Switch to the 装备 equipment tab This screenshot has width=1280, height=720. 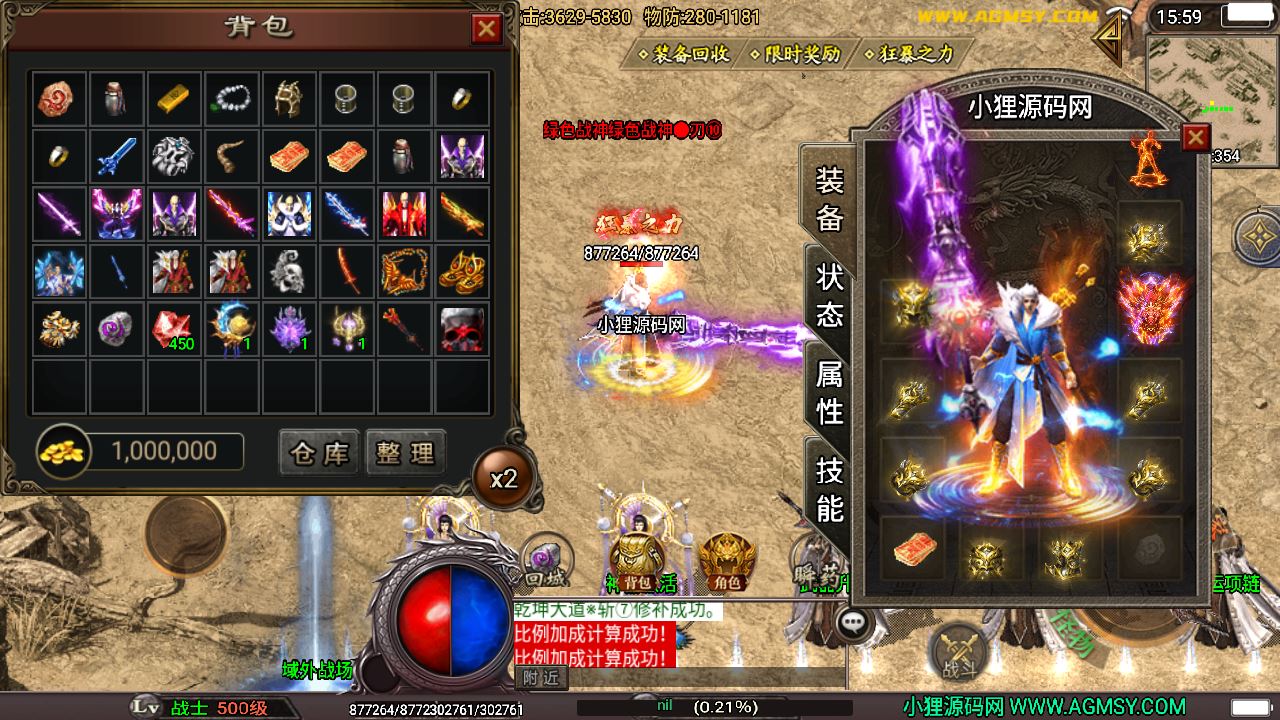(829, 199)
